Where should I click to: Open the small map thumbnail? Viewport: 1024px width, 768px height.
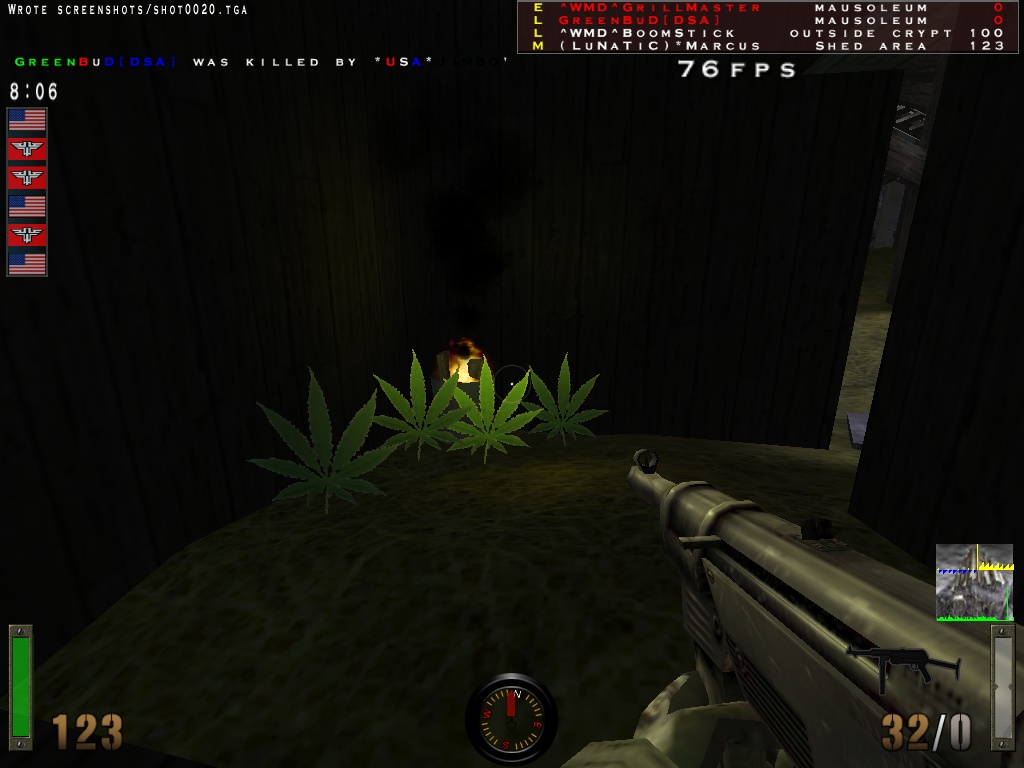click(974, 582)
